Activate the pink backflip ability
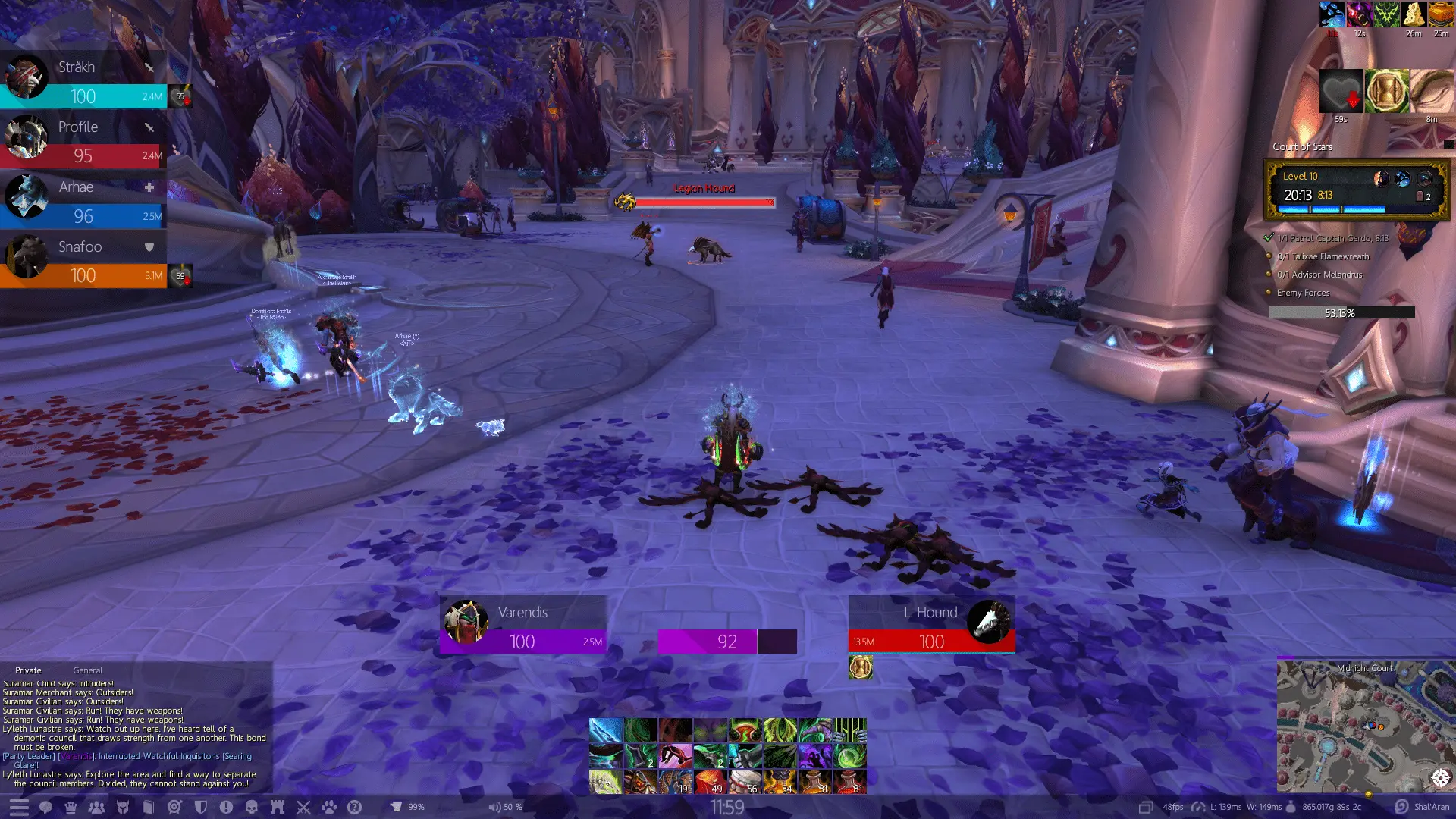The width and height of the screenshot is (1456, 819). 675,756
